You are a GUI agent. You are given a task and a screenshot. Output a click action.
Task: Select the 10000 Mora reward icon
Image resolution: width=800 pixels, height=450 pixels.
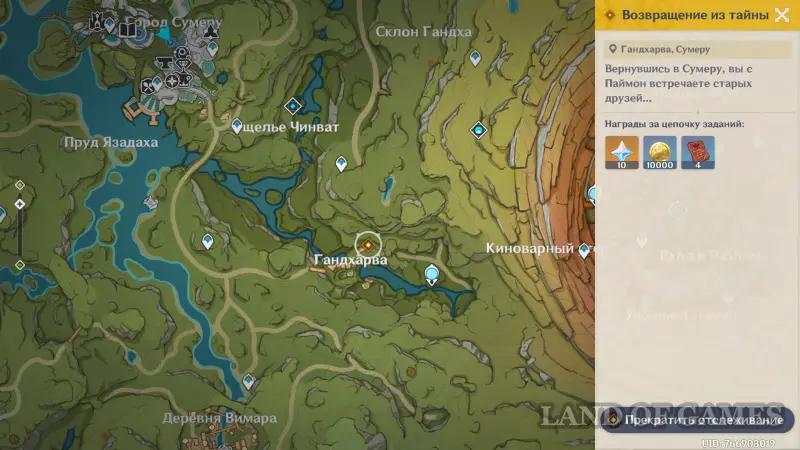pyautogui.click(x=660, y=154)
